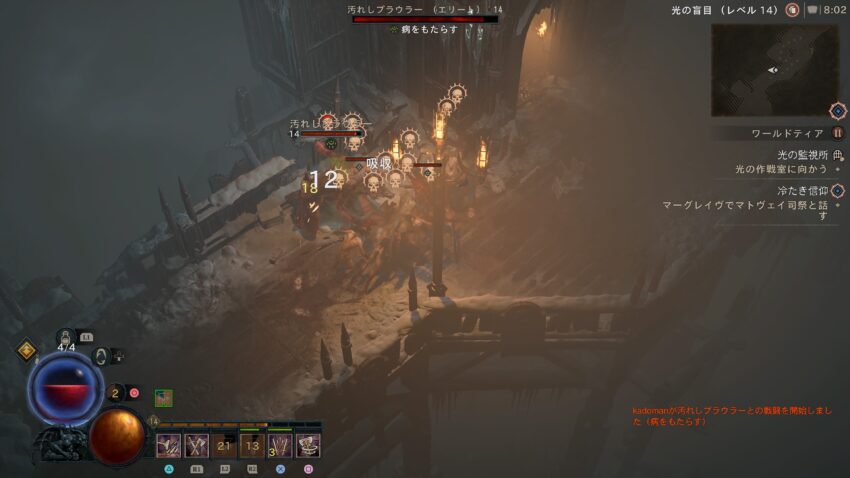850x478 pixels.
Task: Select the skill slot on 13 cooldown
Action: click(252, 445)
